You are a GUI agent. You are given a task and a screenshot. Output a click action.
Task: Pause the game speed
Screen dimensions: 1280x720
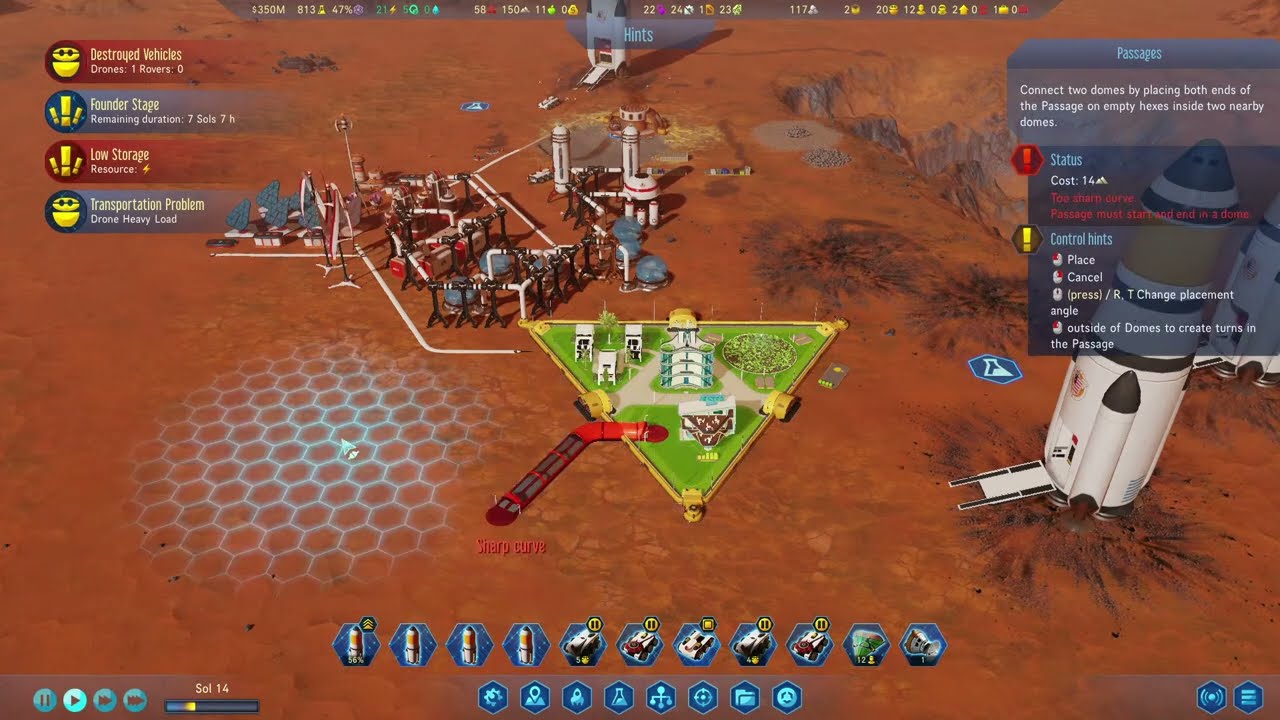click(45, 700)
